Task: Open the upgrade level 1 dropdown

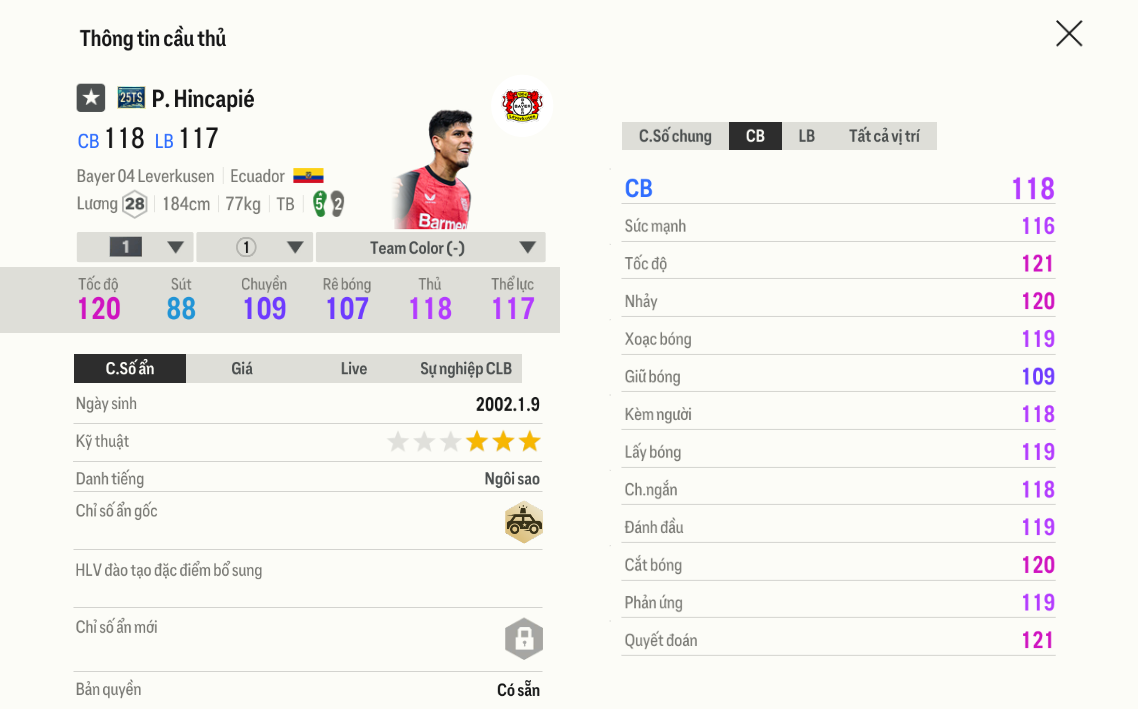Action: [135, 248]
